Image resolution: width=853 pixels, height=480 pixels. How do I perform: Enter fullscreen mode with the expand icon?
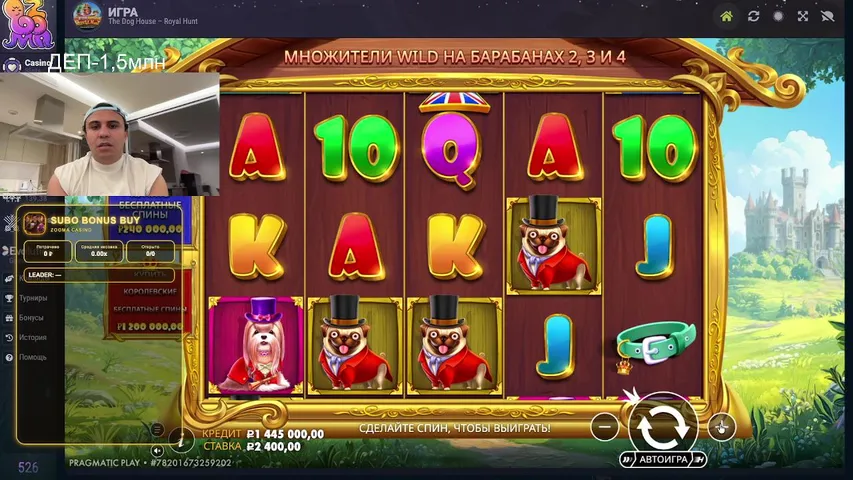click(803, 16)
